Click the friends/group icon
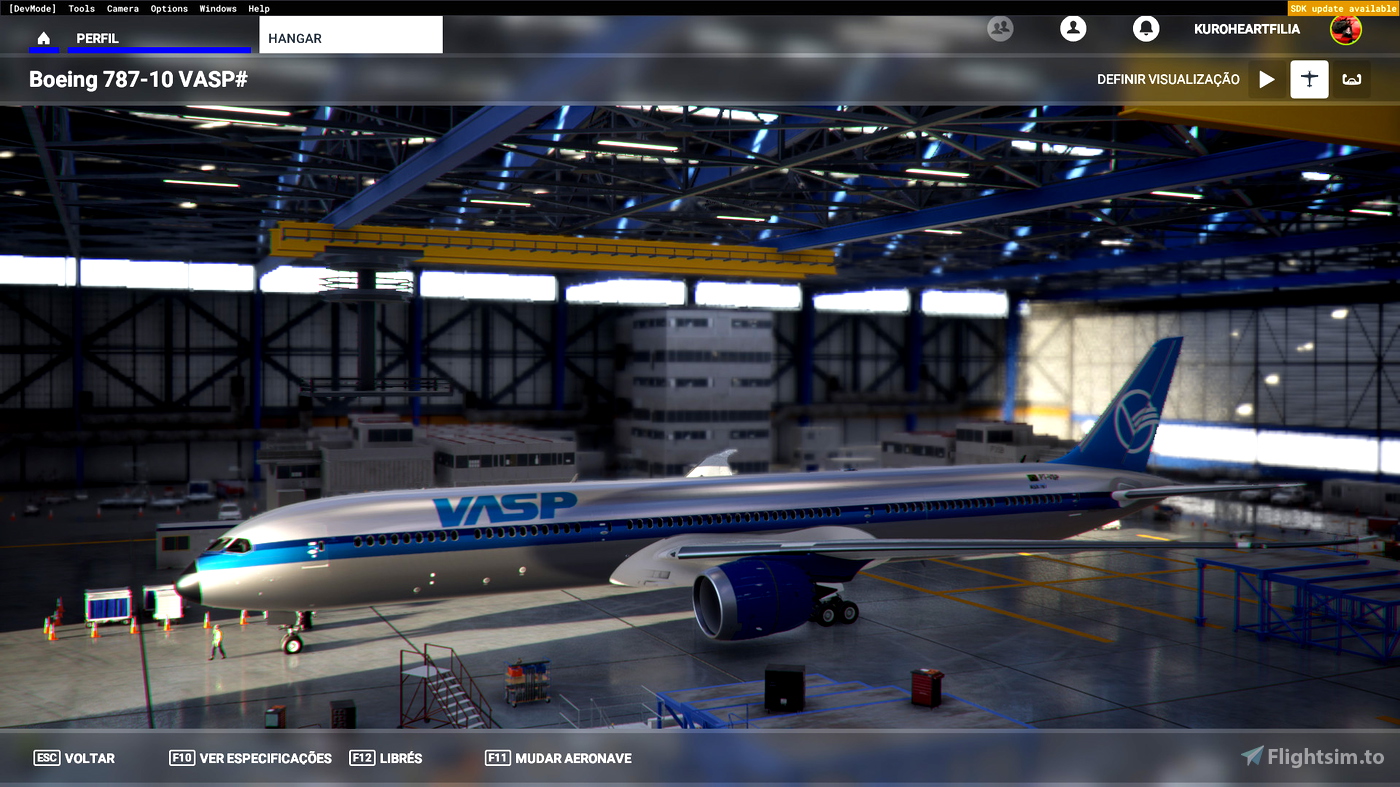 pyautogui.click(x=999, y=29)
